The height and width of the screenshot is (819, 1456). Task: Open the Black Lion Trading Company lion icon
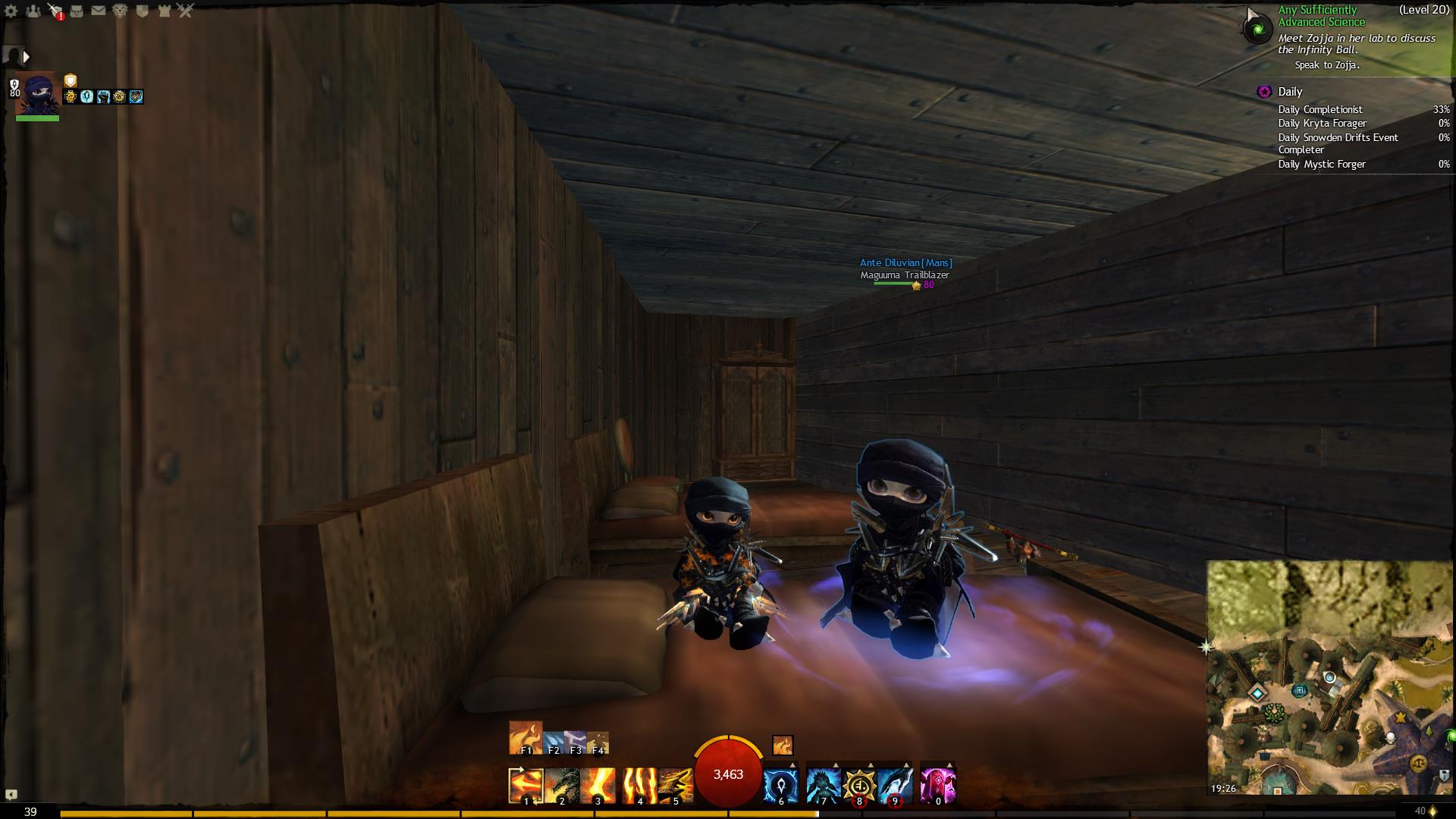[x=120, y=11]
